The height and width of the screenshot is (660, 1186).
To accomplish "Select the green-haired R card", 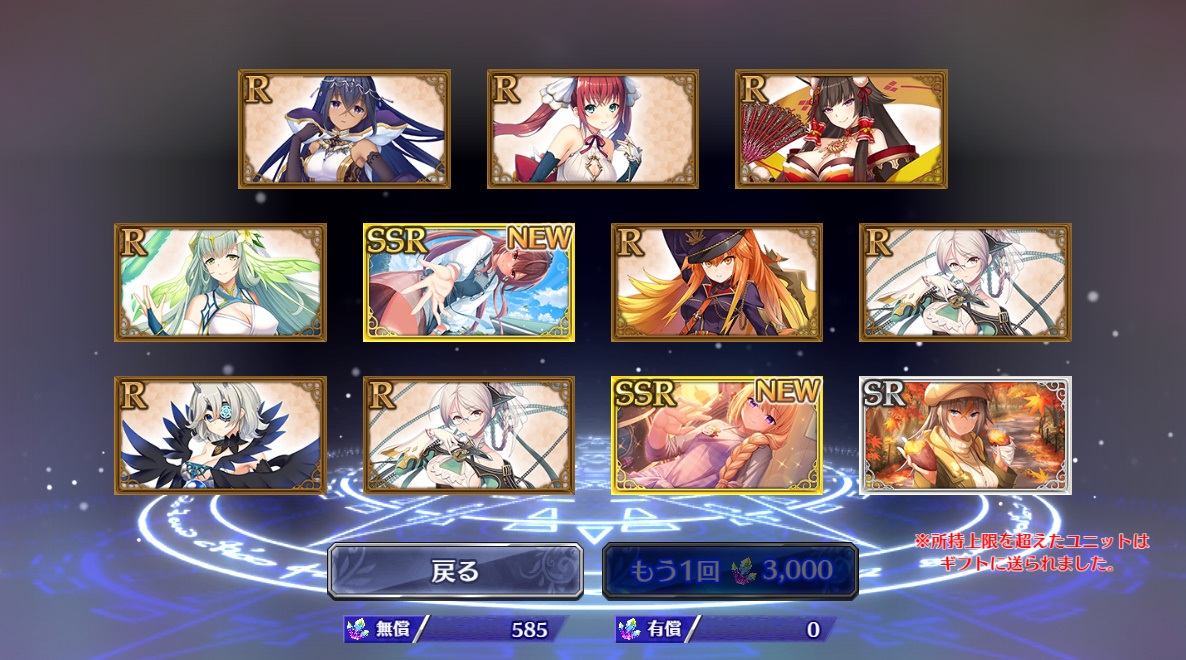I will pyautogui.click(x=220, y=283).
